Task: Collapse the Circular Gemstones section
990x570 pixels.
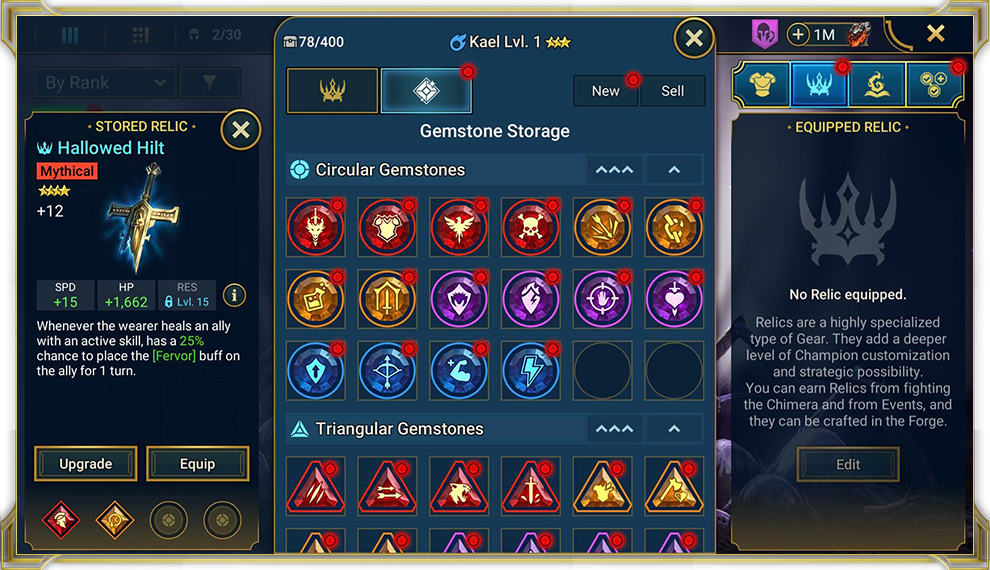Action: point(674,170)
